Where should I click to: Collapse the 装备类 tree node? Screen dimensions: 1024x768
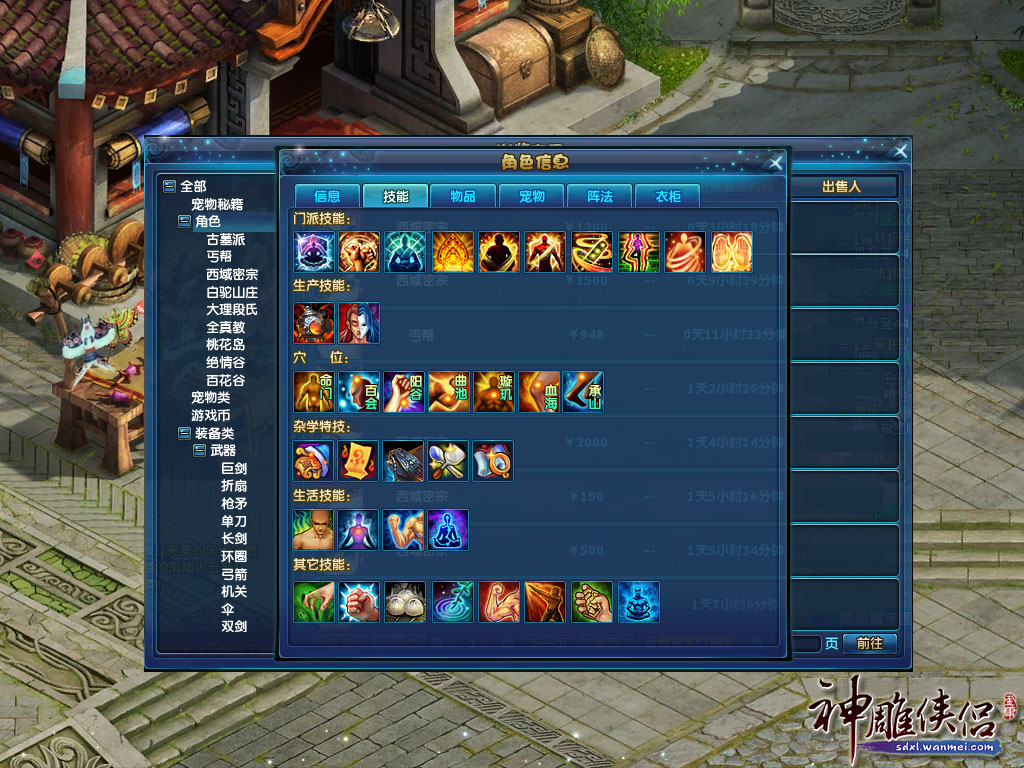pyautogui.click(x=184, y=433)
